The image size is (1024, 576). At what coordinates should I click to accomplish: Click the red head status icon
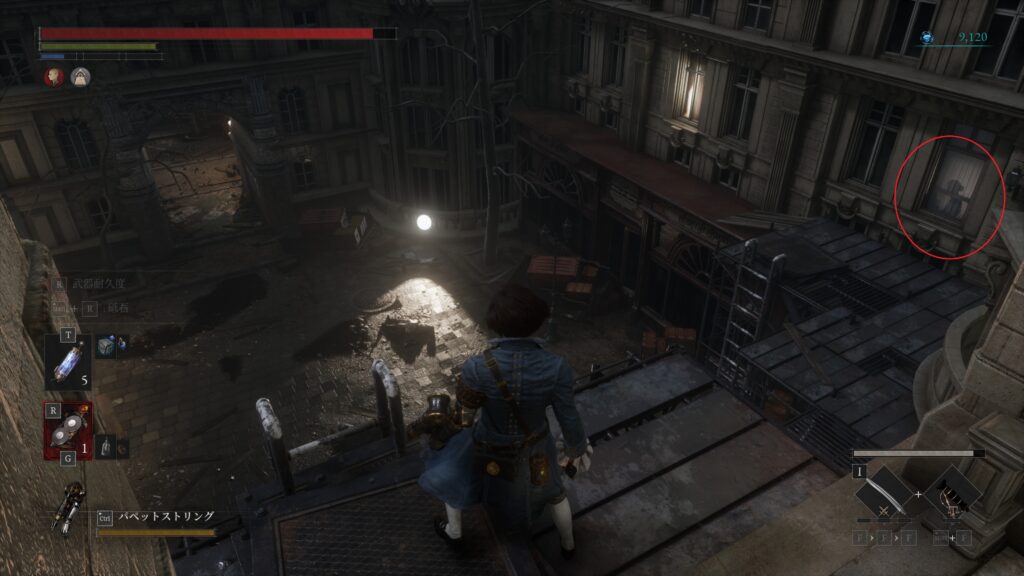[53, 76]
